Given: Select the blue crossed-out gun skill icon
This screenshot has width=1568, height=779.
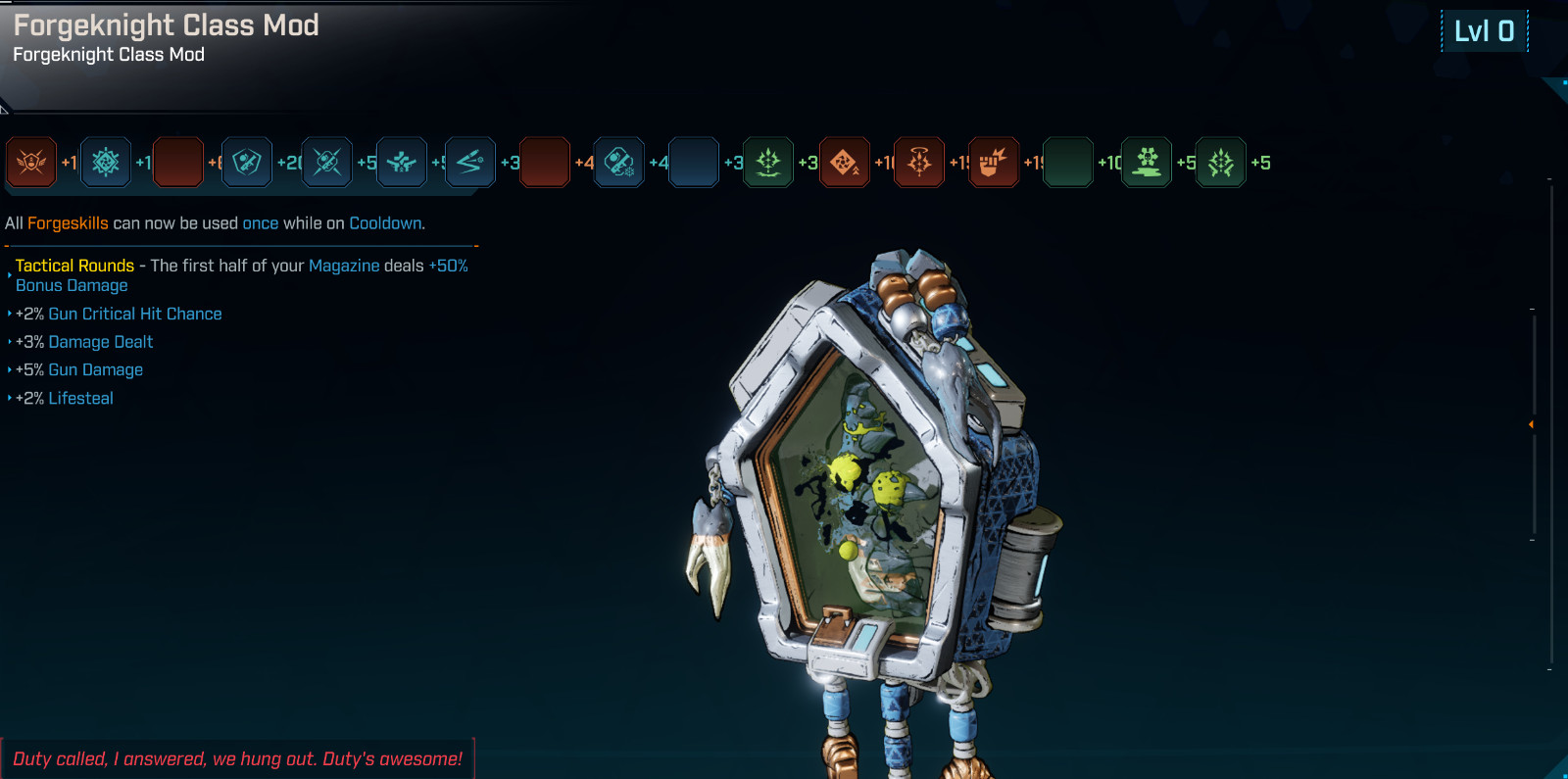Looking at the screenshot, I should [x=327, y=163].
